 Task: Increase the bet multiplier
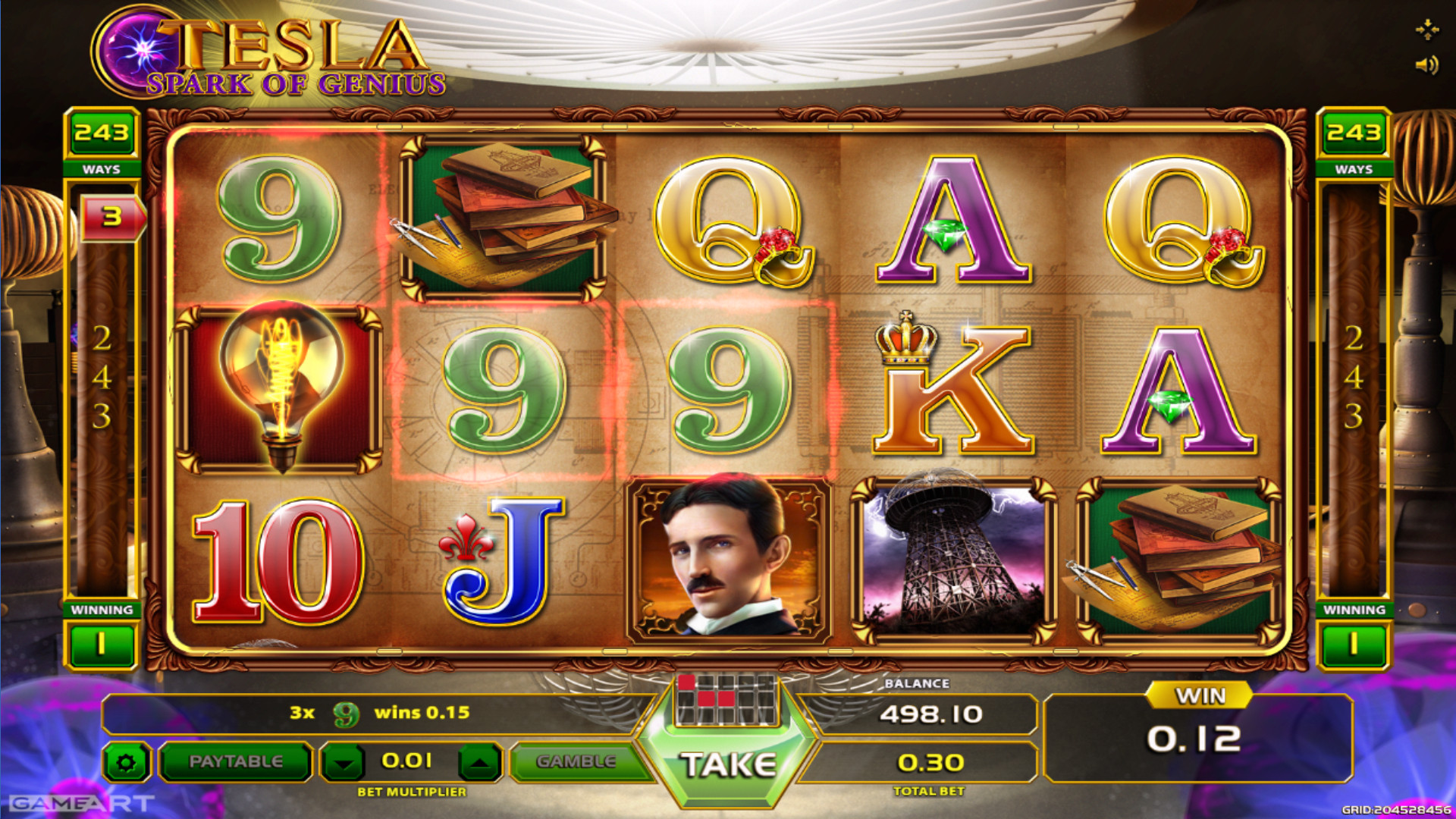(479, 762)
